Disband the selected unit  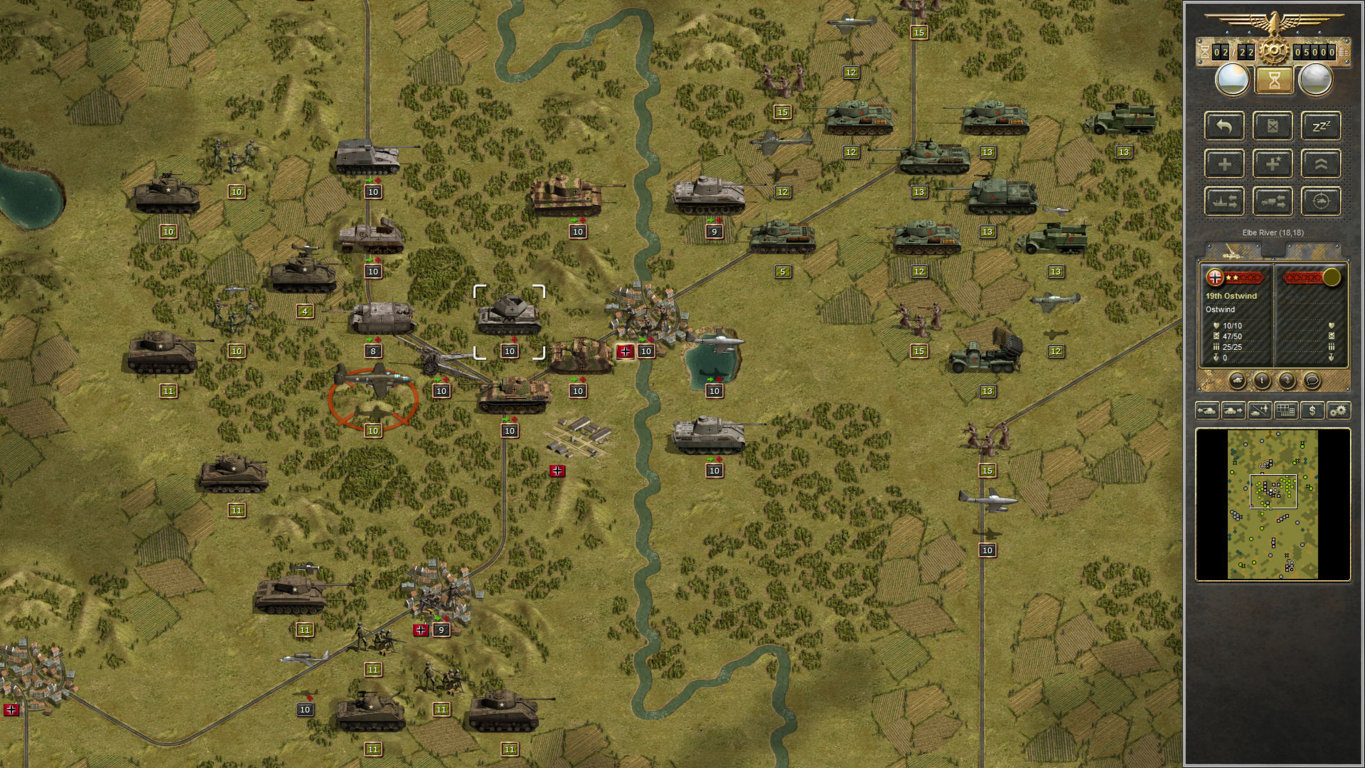tap(1271, 125)
